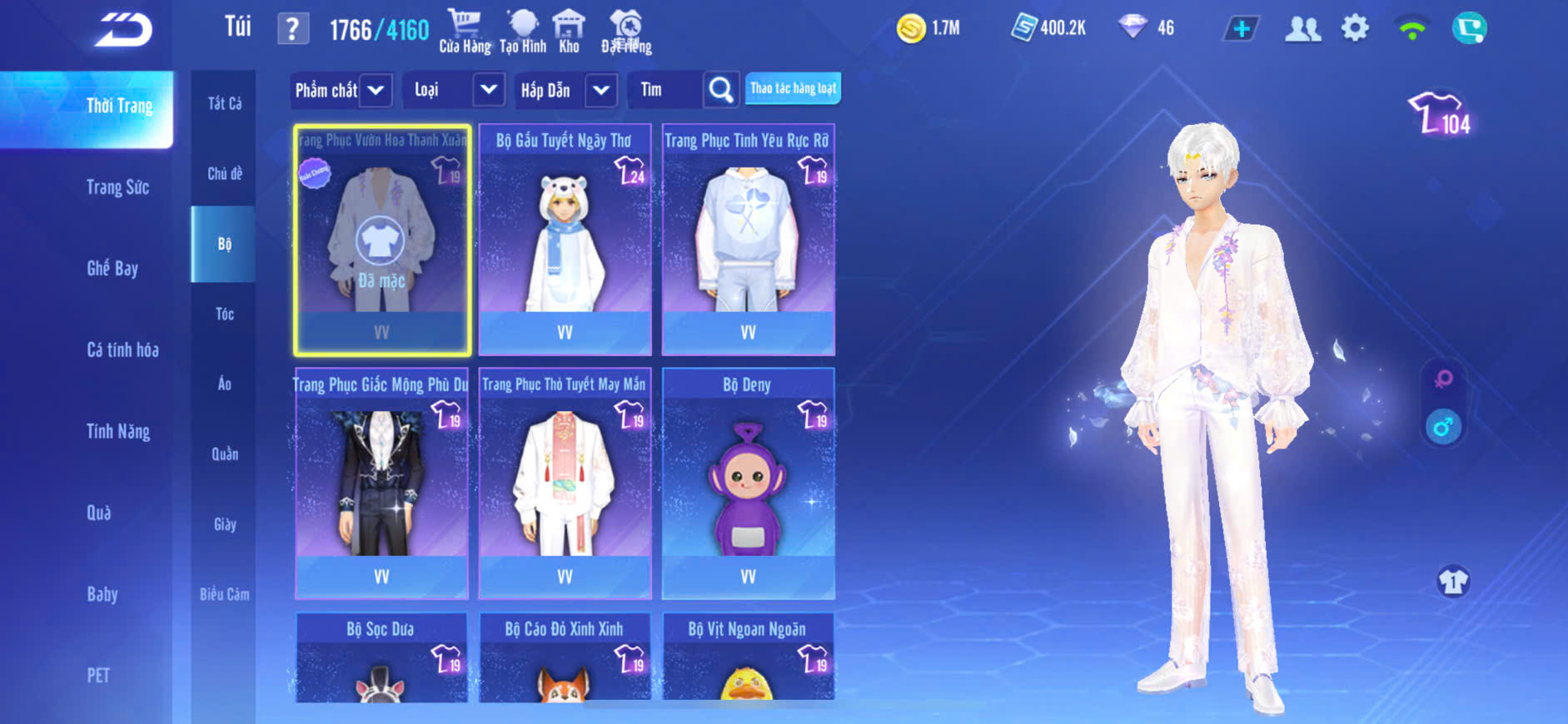Open the gear settings icon
Viewport: 1568px width, 724px height.
[x=1355, y=28]
